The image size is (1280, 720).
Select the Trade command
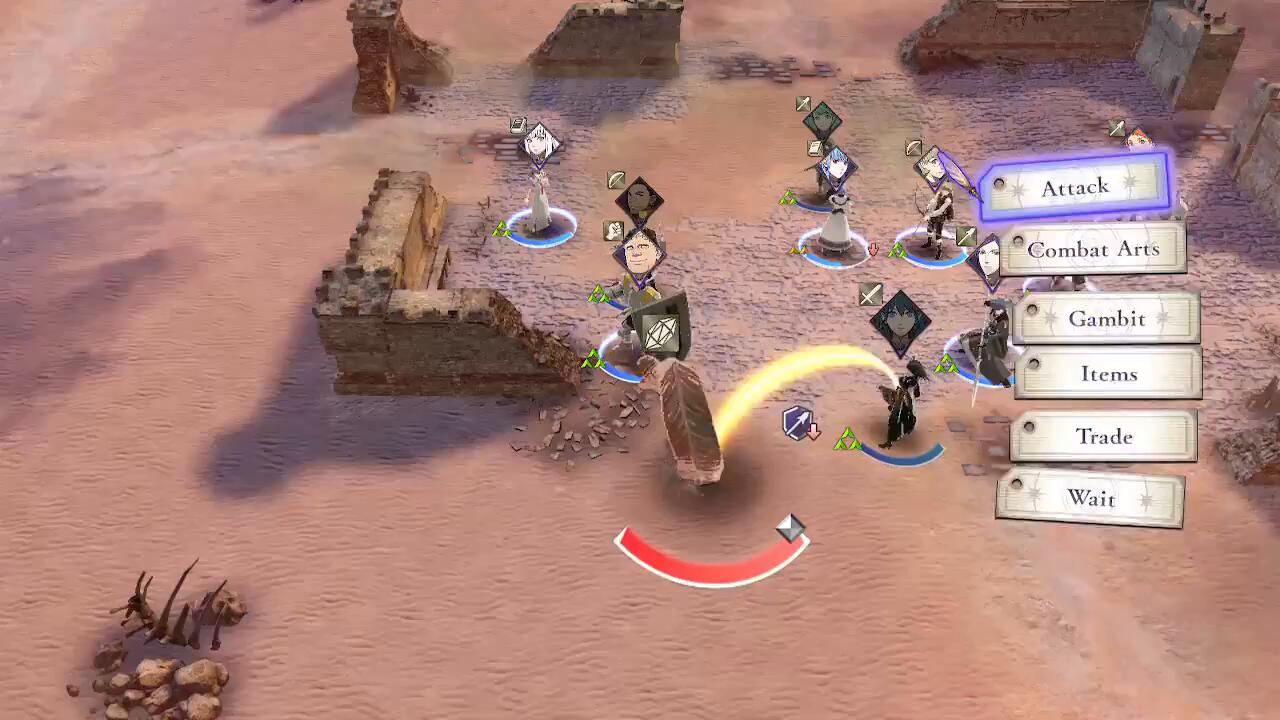tap(1103, 437)
